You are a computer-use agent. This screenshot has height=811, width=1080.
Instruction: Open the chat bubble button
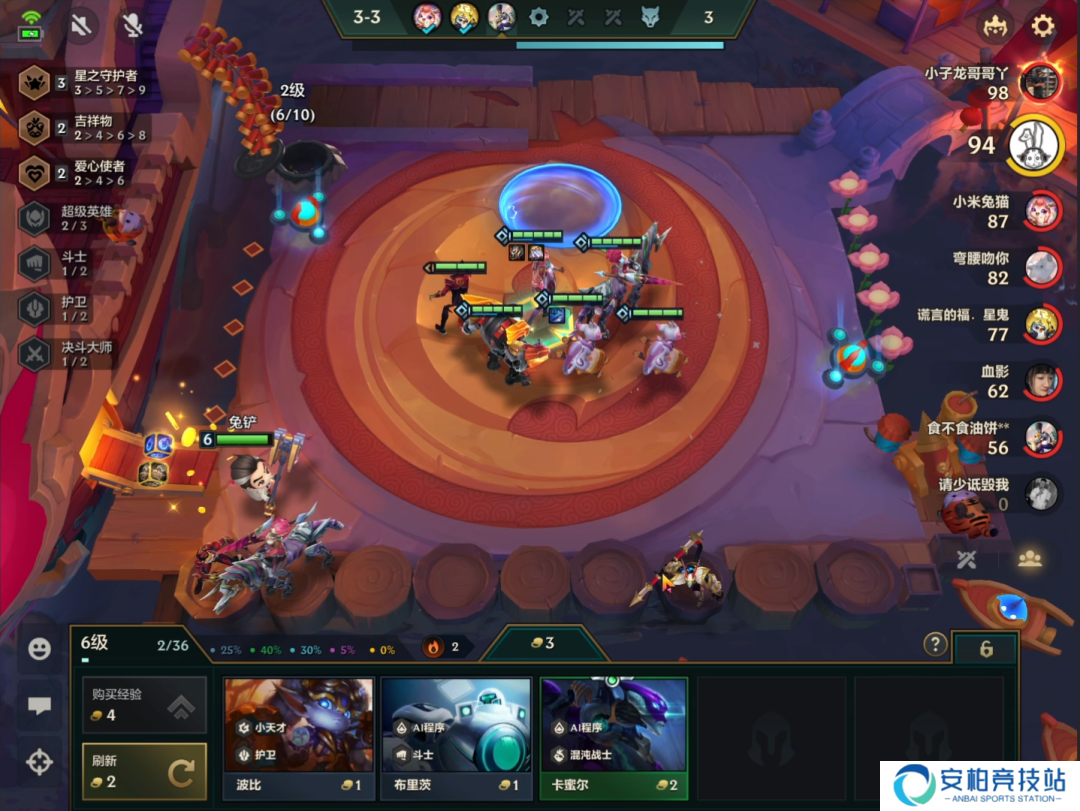[39, 706]
